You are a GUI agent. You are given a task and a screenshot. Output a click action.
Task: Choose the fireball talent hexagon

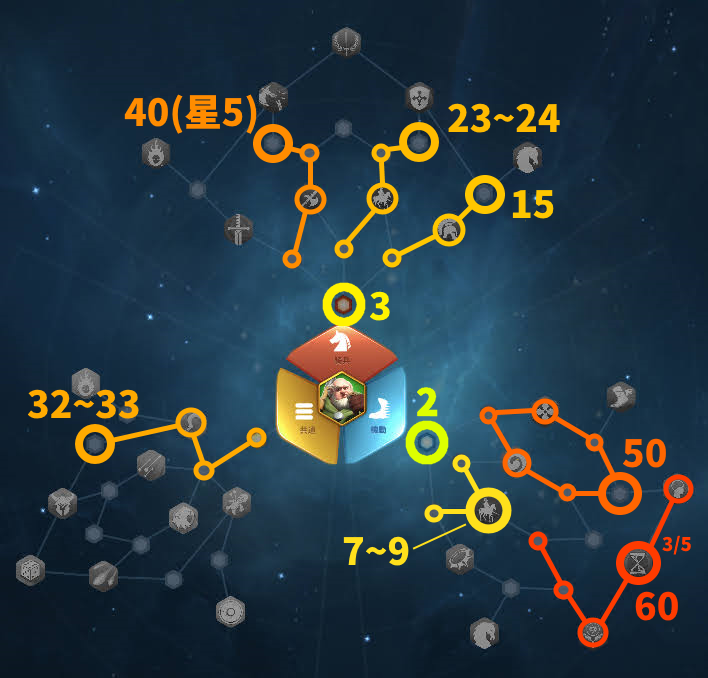click(x=156, y=153)
